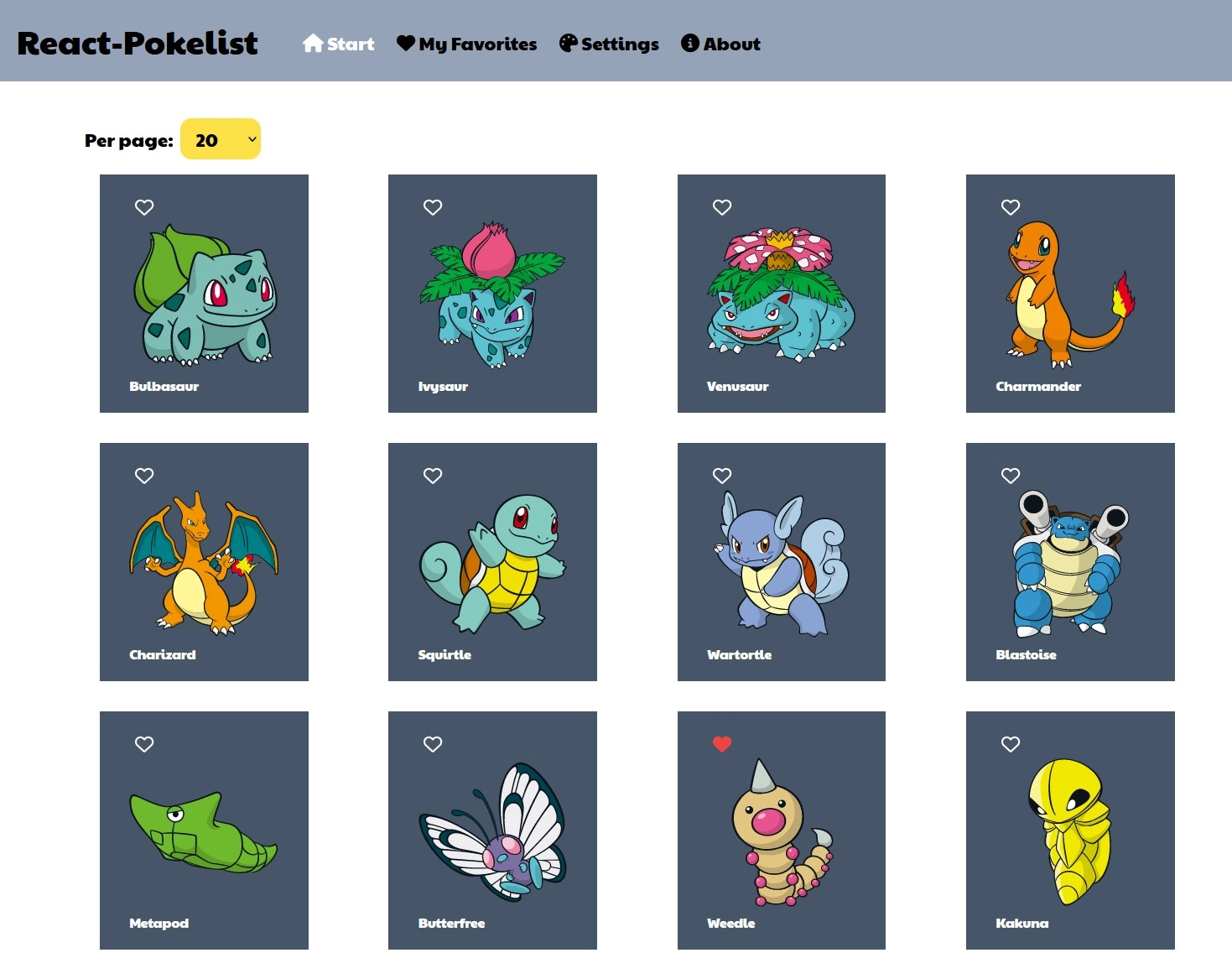Click the heart icon beside My Favorites
This screenshot has height=958, width=1232.
click(x=406, y=42)
